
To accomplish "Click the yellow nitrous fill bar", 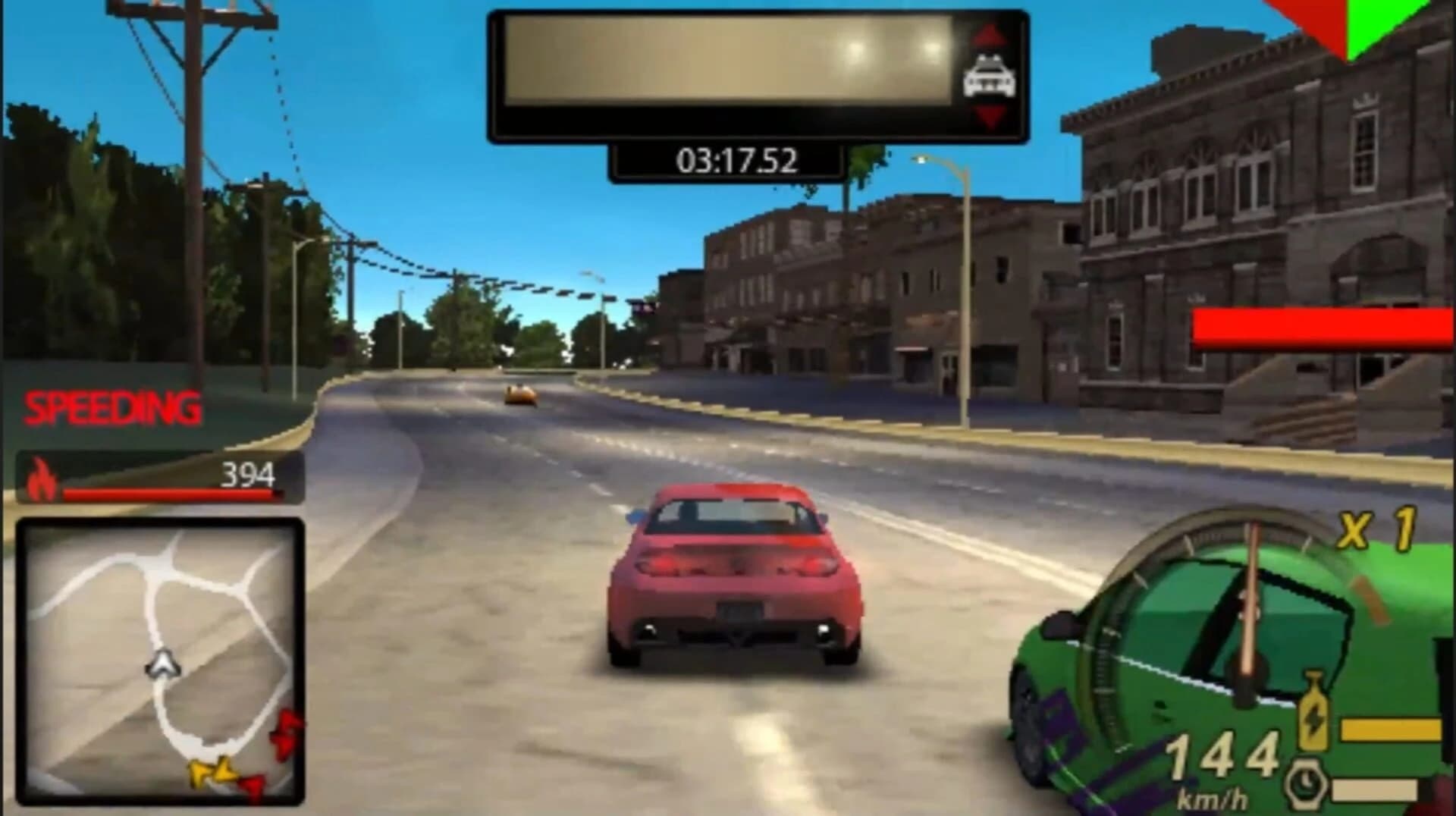I will click(x=1392, y=730).
